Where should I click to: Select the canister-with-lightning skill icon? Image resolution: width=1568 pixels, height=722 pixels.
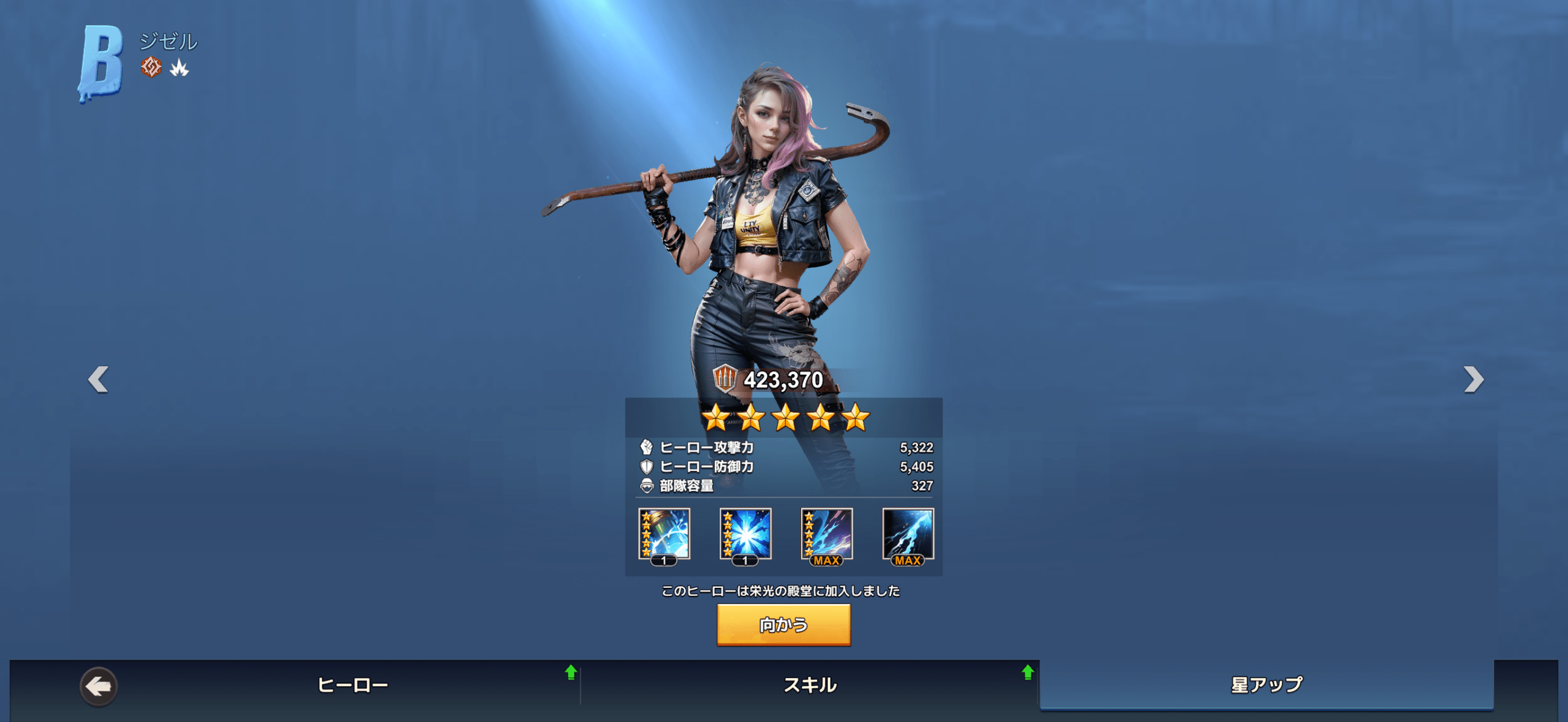(664, 535)
